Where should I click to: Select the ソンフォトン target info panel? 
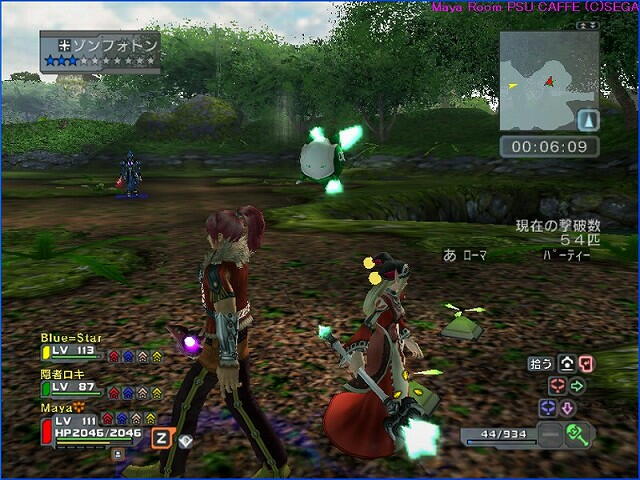click(100, 52)
